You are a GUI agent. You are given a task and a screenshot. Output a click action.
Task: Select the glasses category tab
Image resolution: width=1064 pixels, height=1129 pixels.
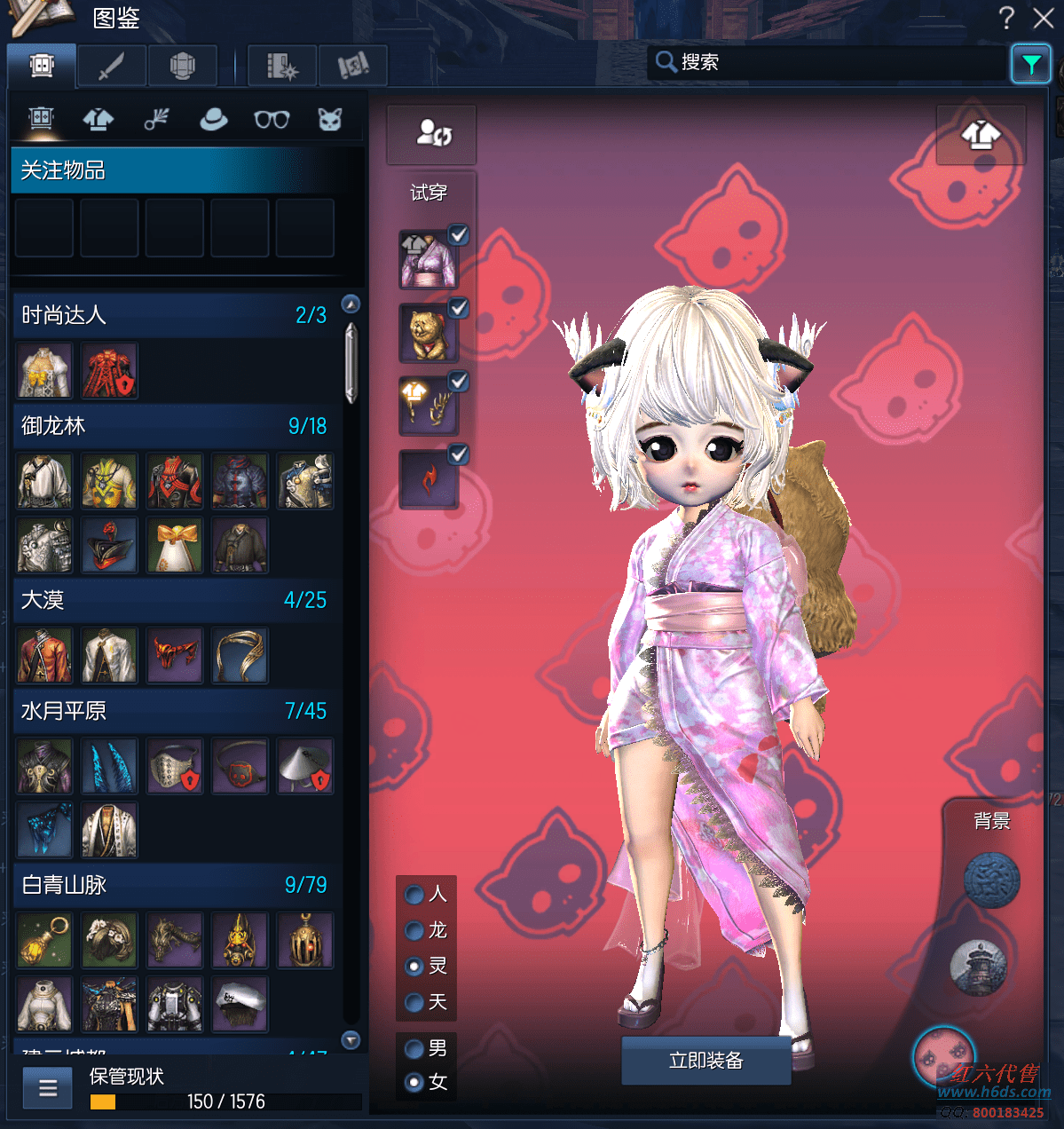click(272, 119)
